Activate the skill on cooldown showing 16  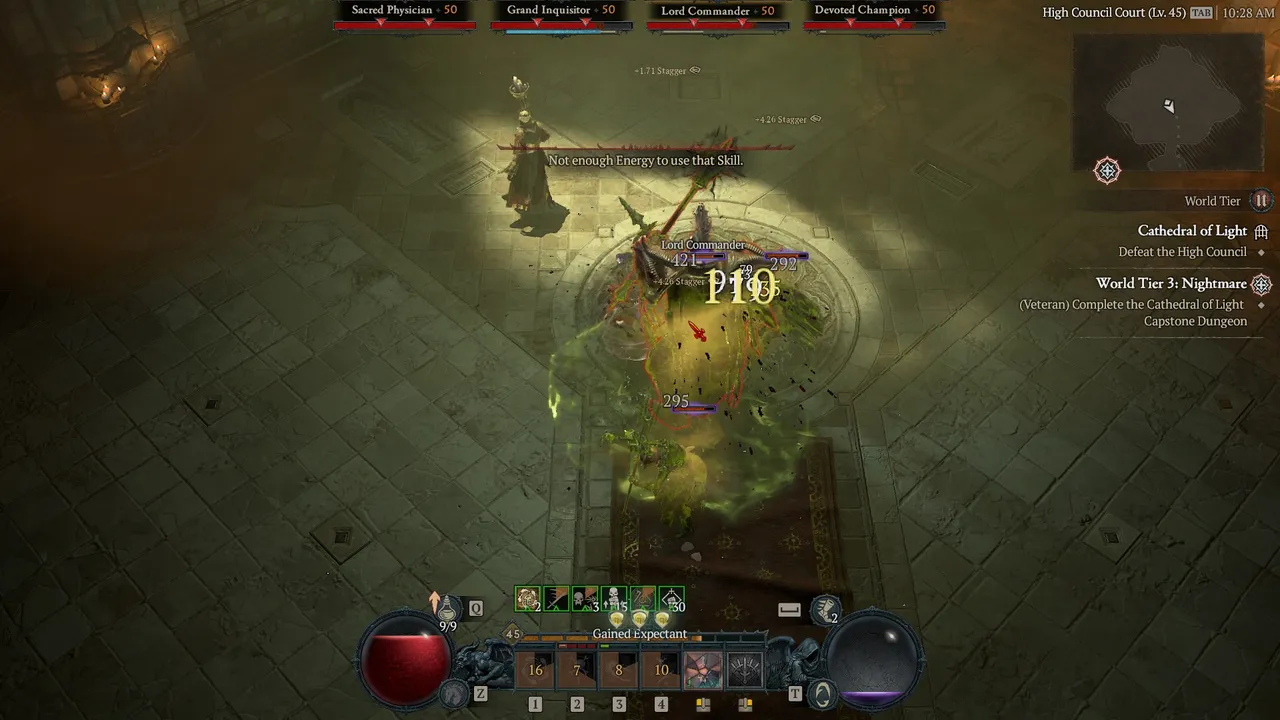(535, 670)
